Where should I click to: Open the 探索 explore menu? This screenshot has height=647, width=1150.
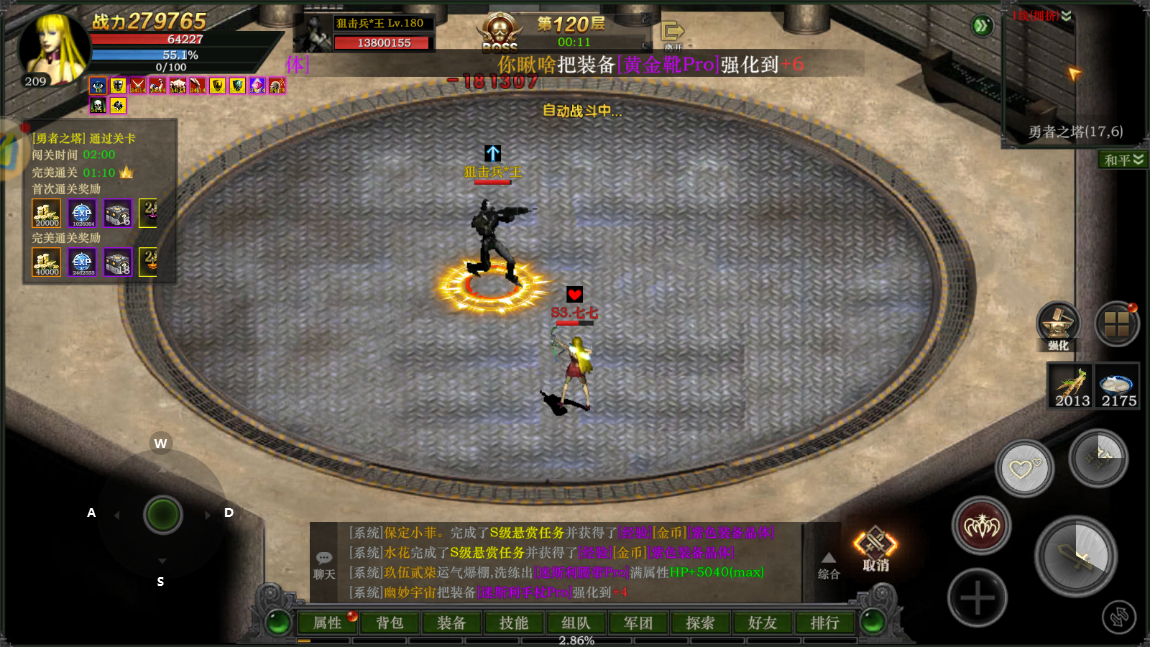[699, 623]
